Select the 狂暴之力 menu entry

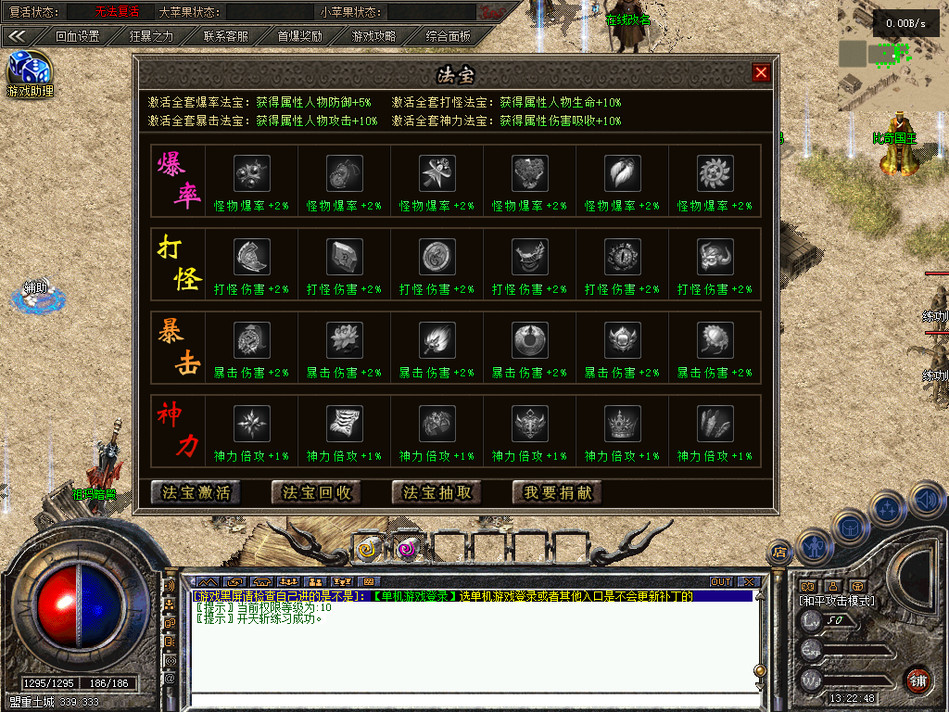point(151,36)
